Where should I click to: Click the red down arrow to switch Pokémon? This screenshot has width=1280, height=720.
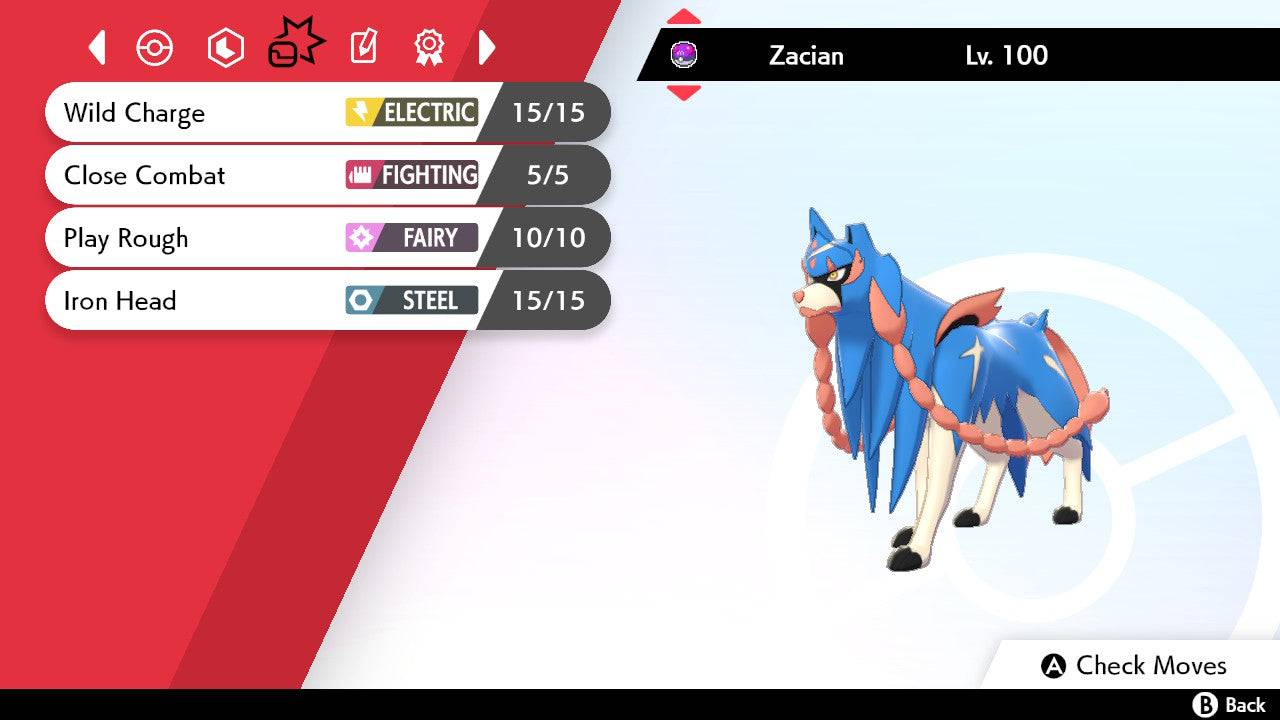tap(685, 89)
